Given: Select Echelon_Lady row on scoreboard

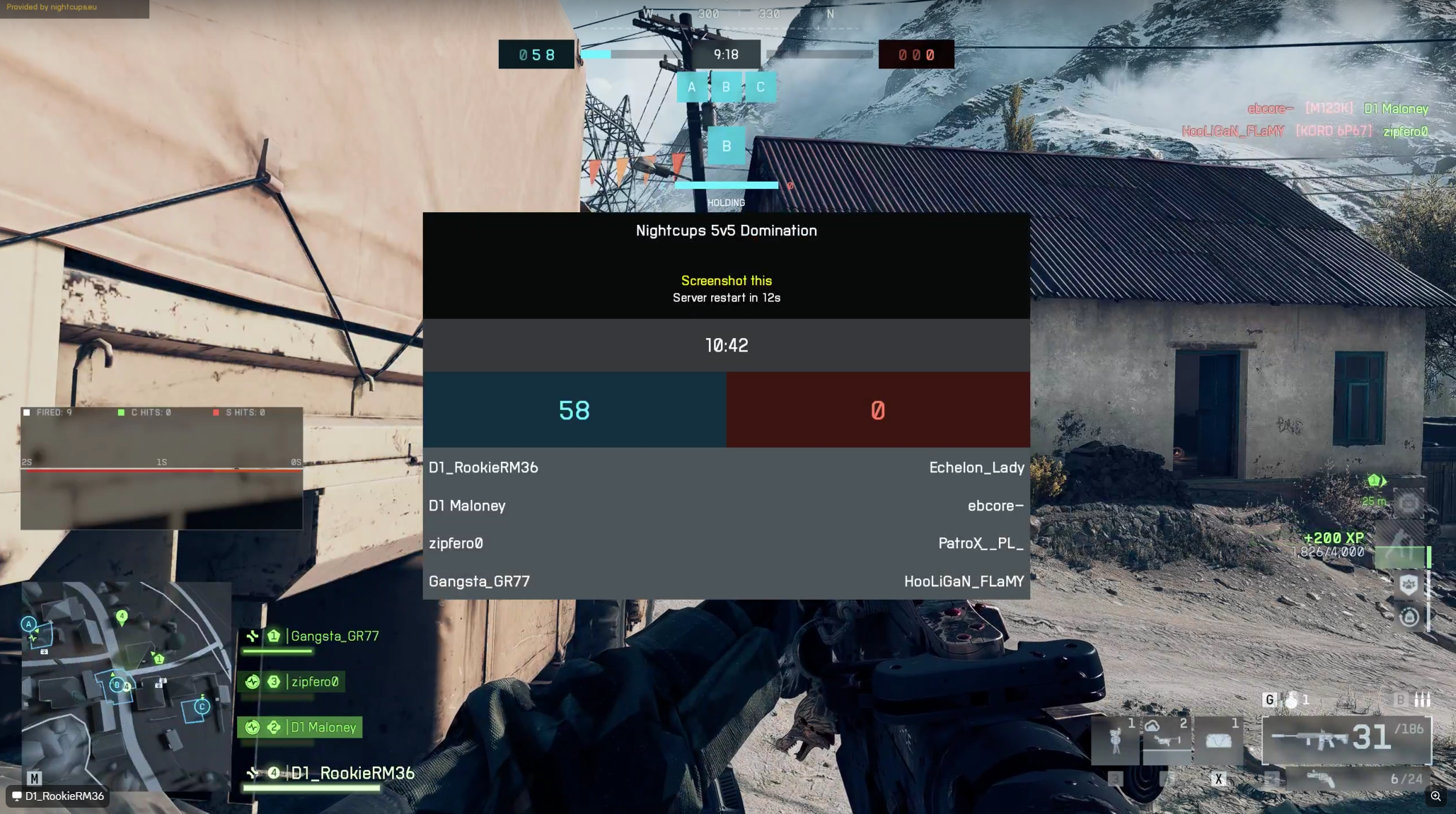Looking at the screenshot, I should click(976, 468).
